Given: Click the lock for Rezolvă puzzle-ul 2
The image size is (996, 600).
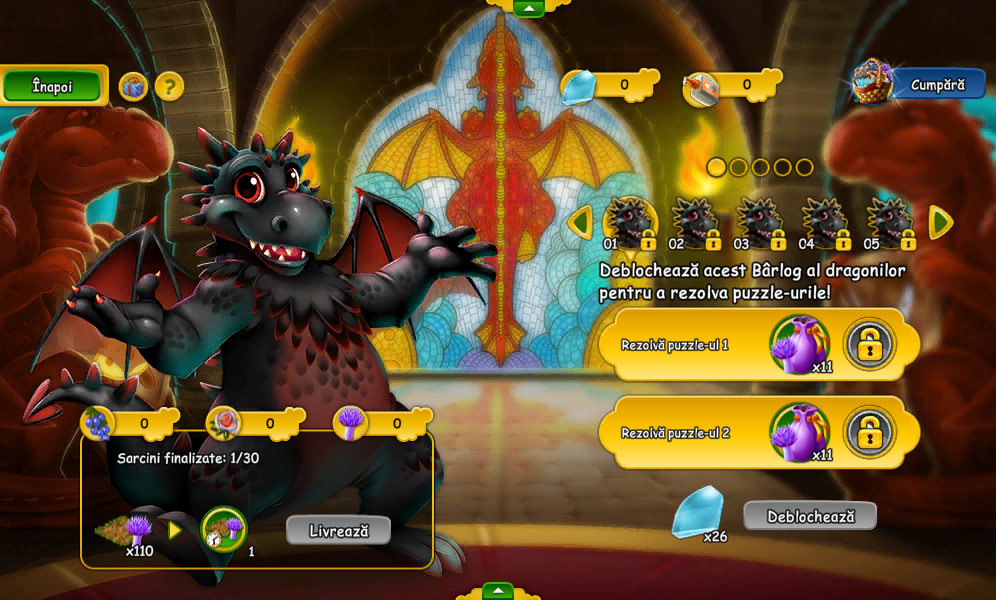Looking at the screenshot, I should (x=869, y=432).
